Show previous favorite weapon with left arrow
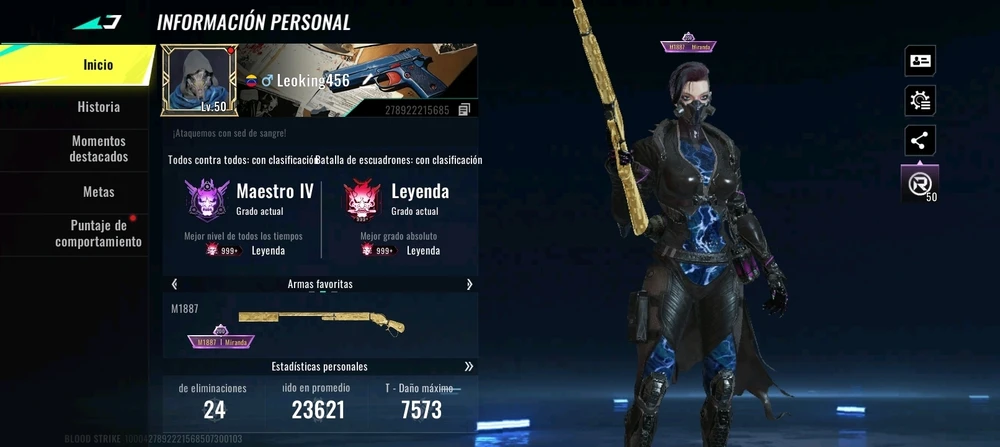Screen dimensions: 1000x447 (175, 284)
